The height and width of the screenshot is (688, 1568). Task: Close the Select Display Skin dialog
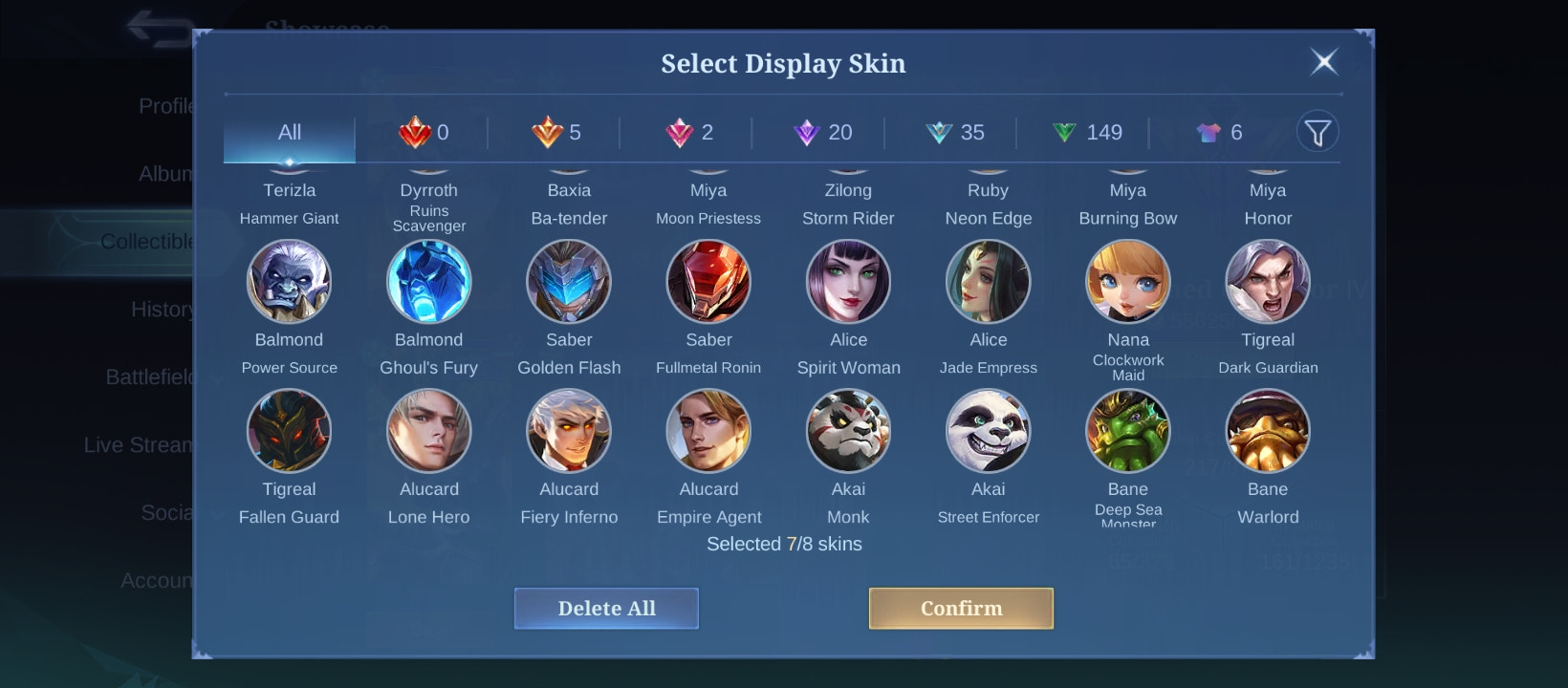pyautogui.click(x=1323, y=63)
